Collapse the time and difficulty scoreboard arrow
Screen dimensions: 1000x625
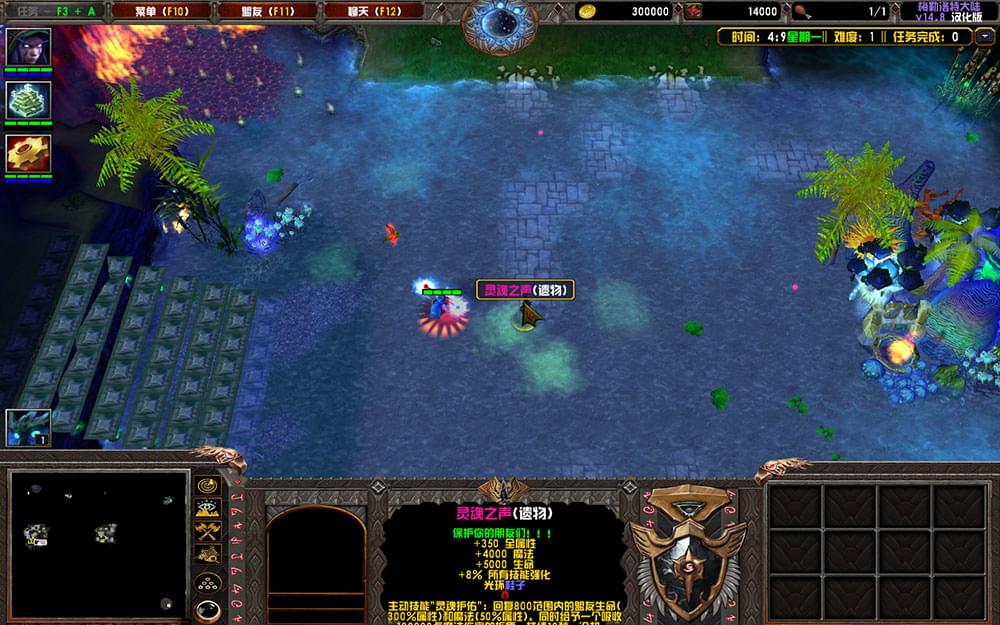point(985,37)
